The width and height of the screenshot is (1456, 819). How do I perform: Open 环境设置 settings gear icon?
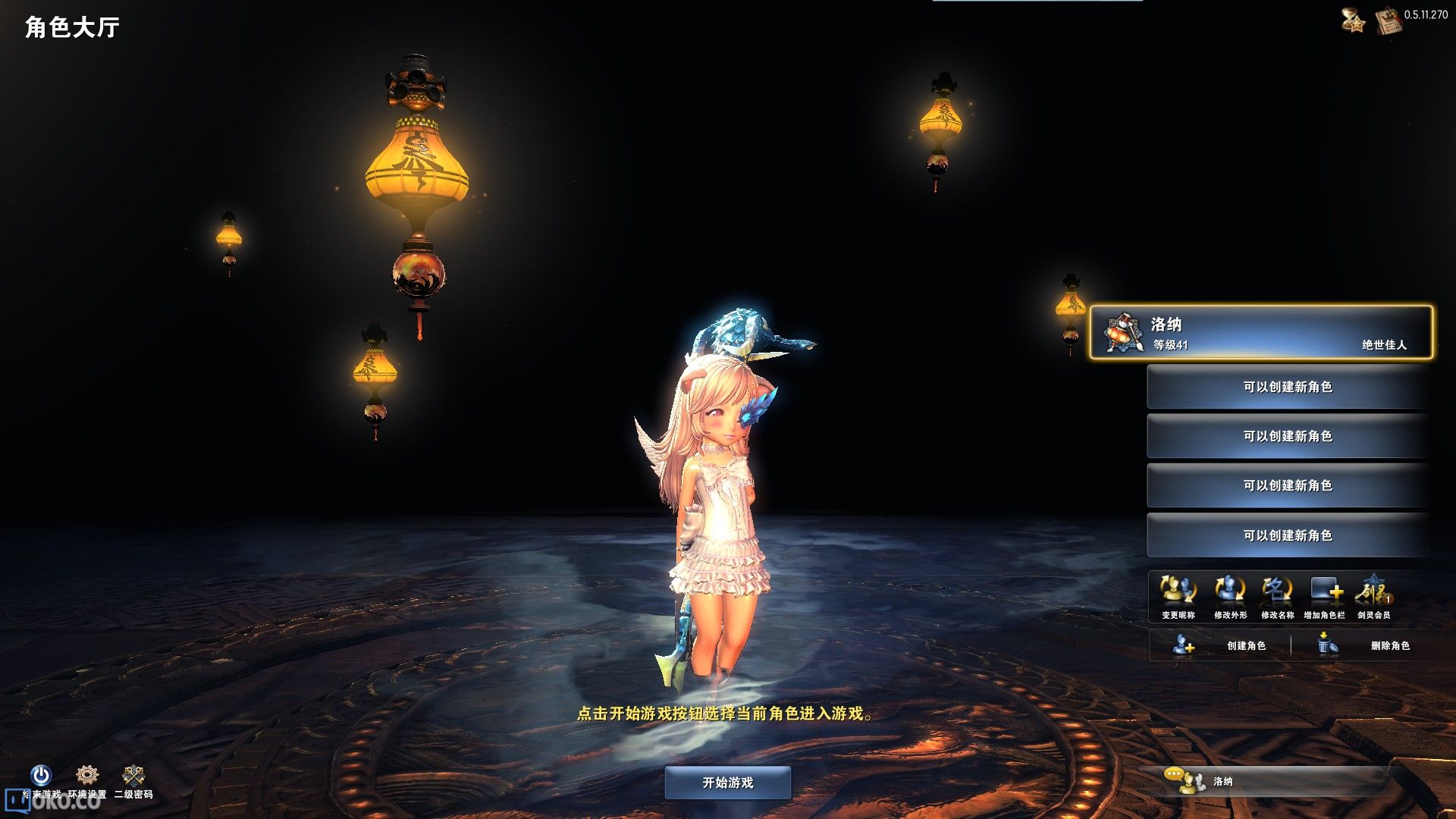87,776
